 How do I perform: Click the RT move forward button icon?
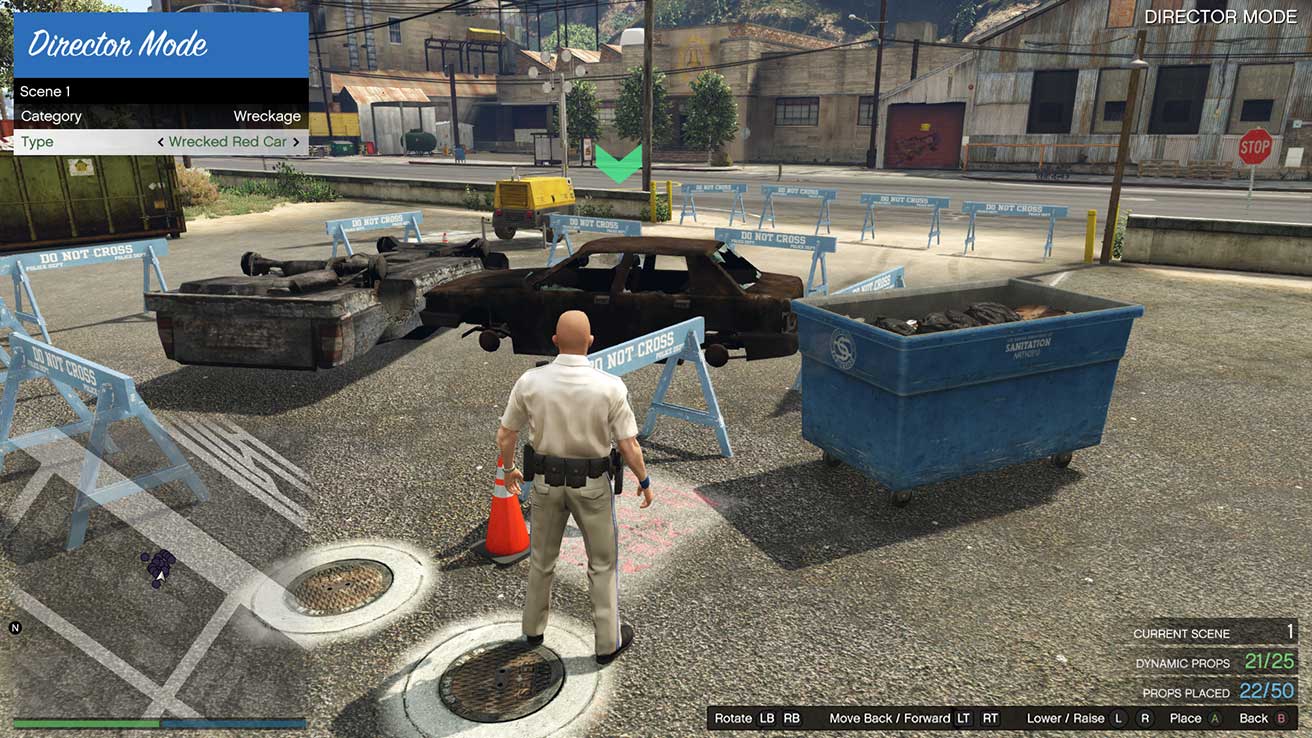pos(988,718)
